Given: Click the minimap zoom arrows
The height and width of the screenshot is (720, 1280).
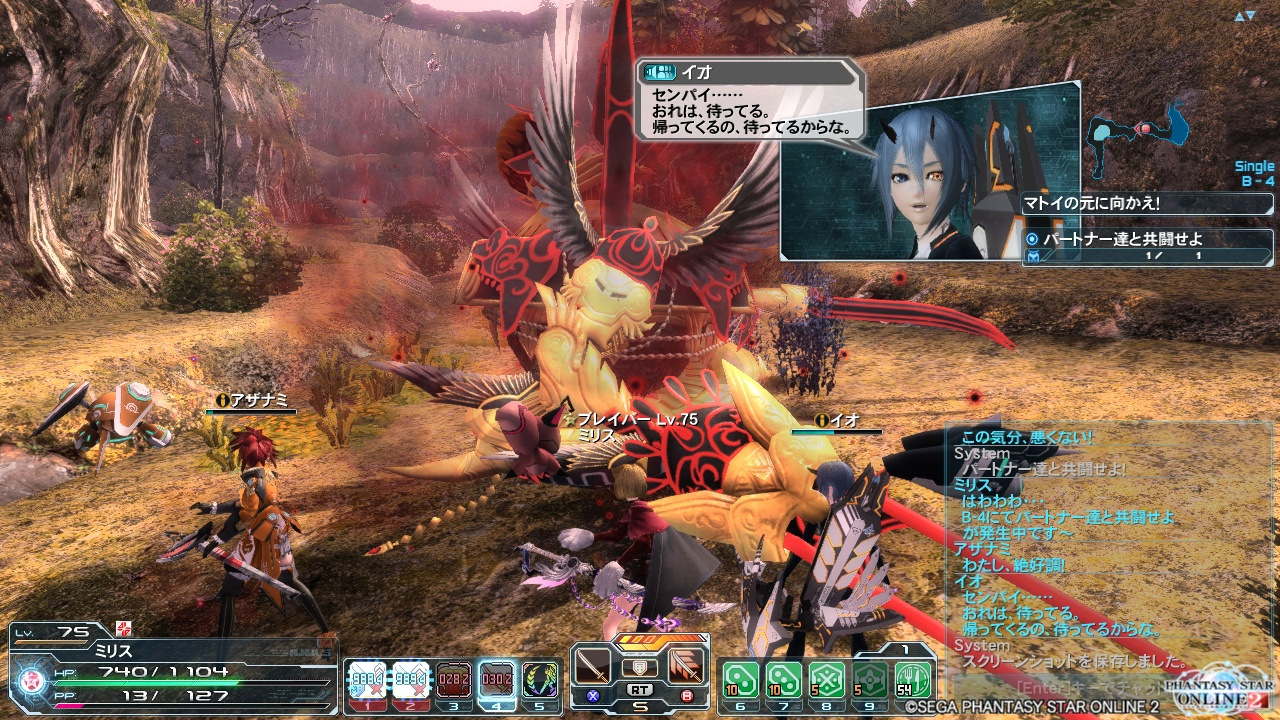Looking at the screenshot, I should click(1244, 16).
